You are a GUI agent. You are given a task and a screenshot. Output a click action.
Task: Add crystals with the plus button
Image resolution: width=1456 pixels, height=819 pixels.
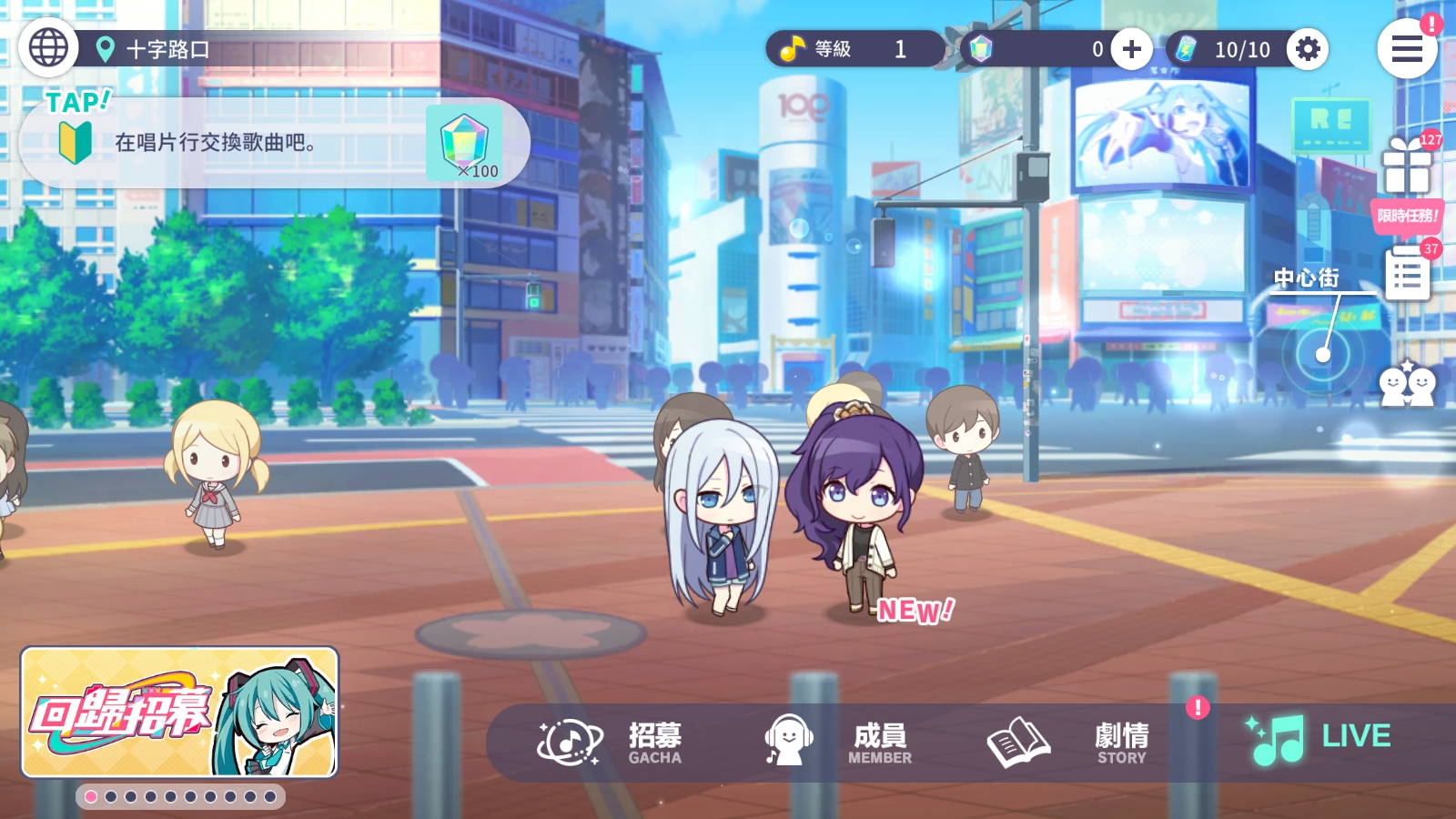1131,49
